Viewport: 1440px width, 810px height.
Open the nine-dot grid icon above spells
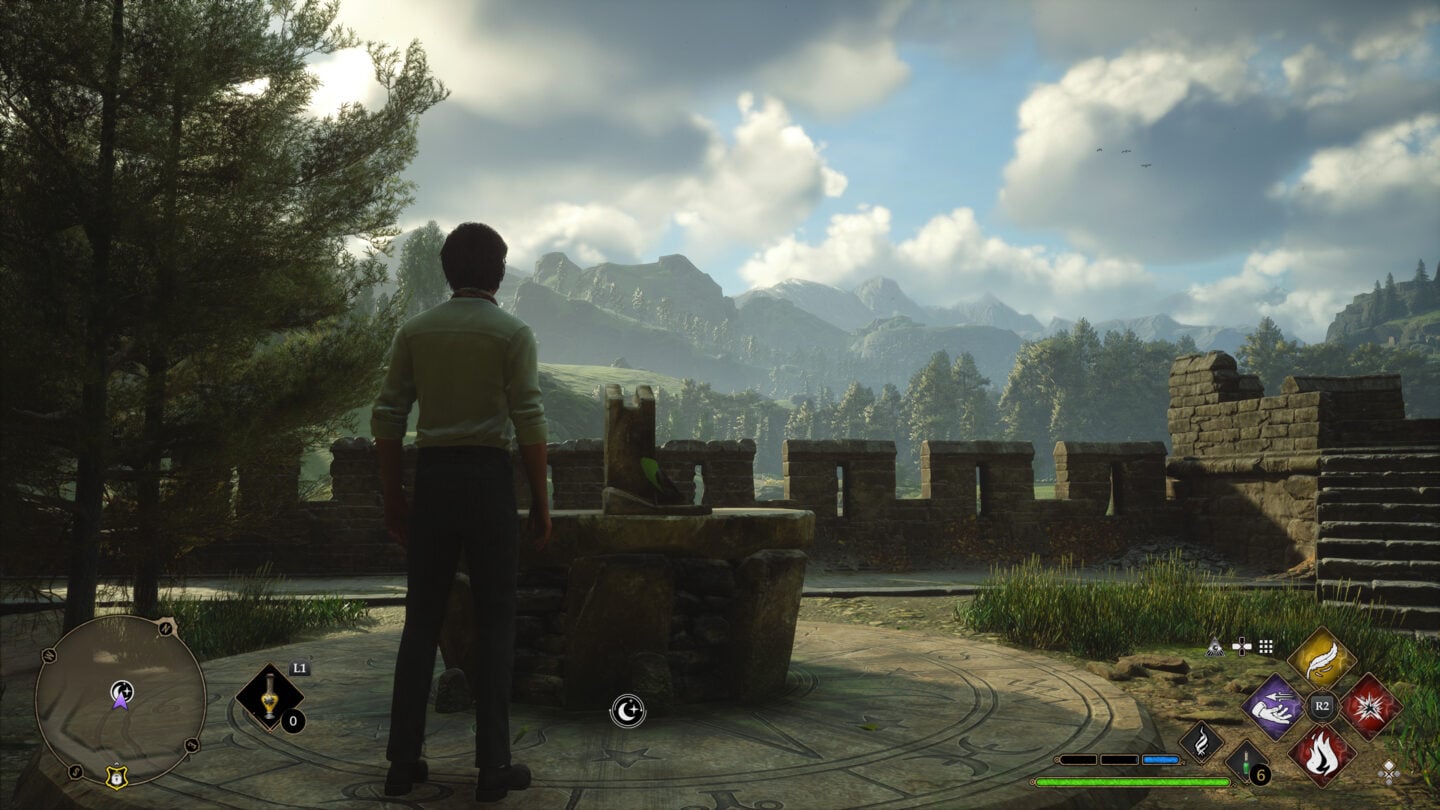tap(1266, 647)
